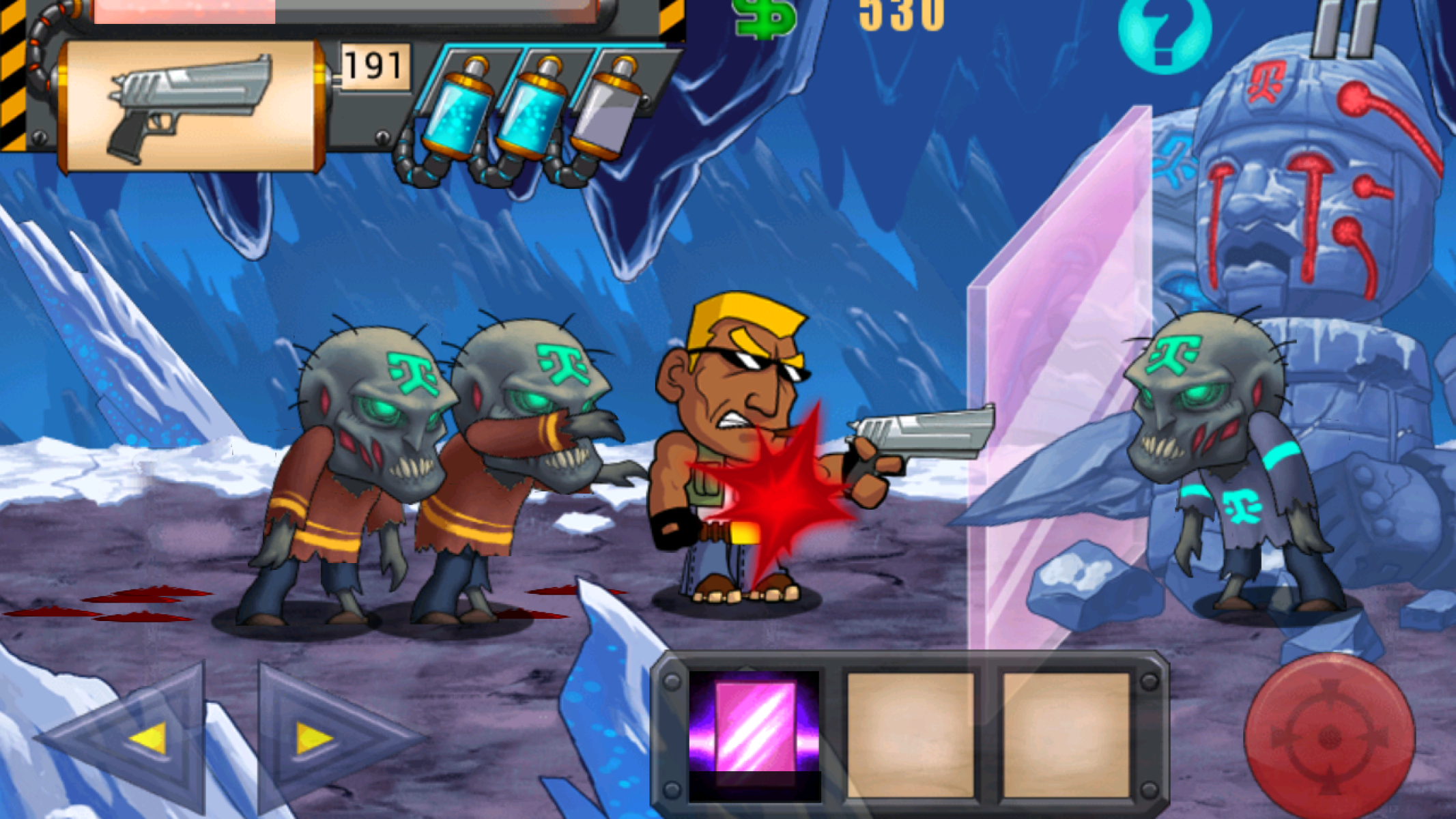Switch weapon via the pistol panel
This screenshot has height=819, width=1456.
(190, 106)
